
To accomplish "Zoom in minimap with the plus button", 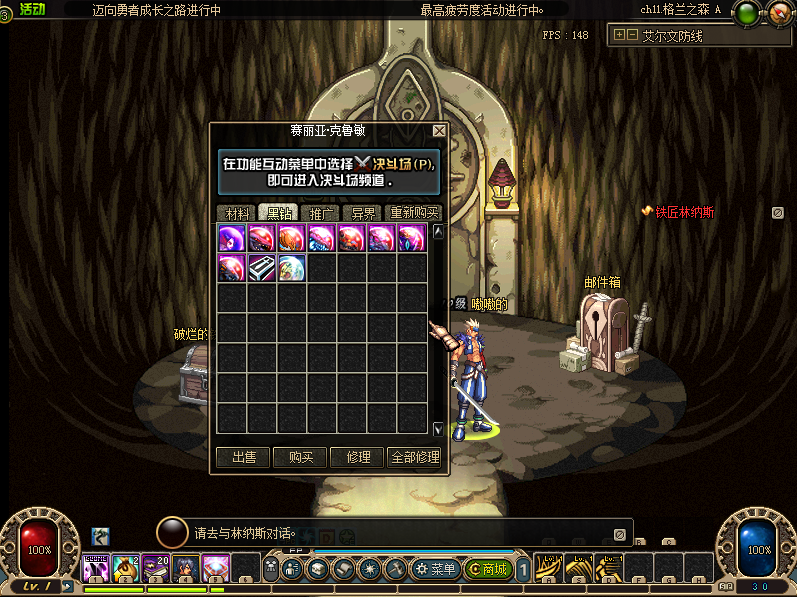I will click(620, 35).
